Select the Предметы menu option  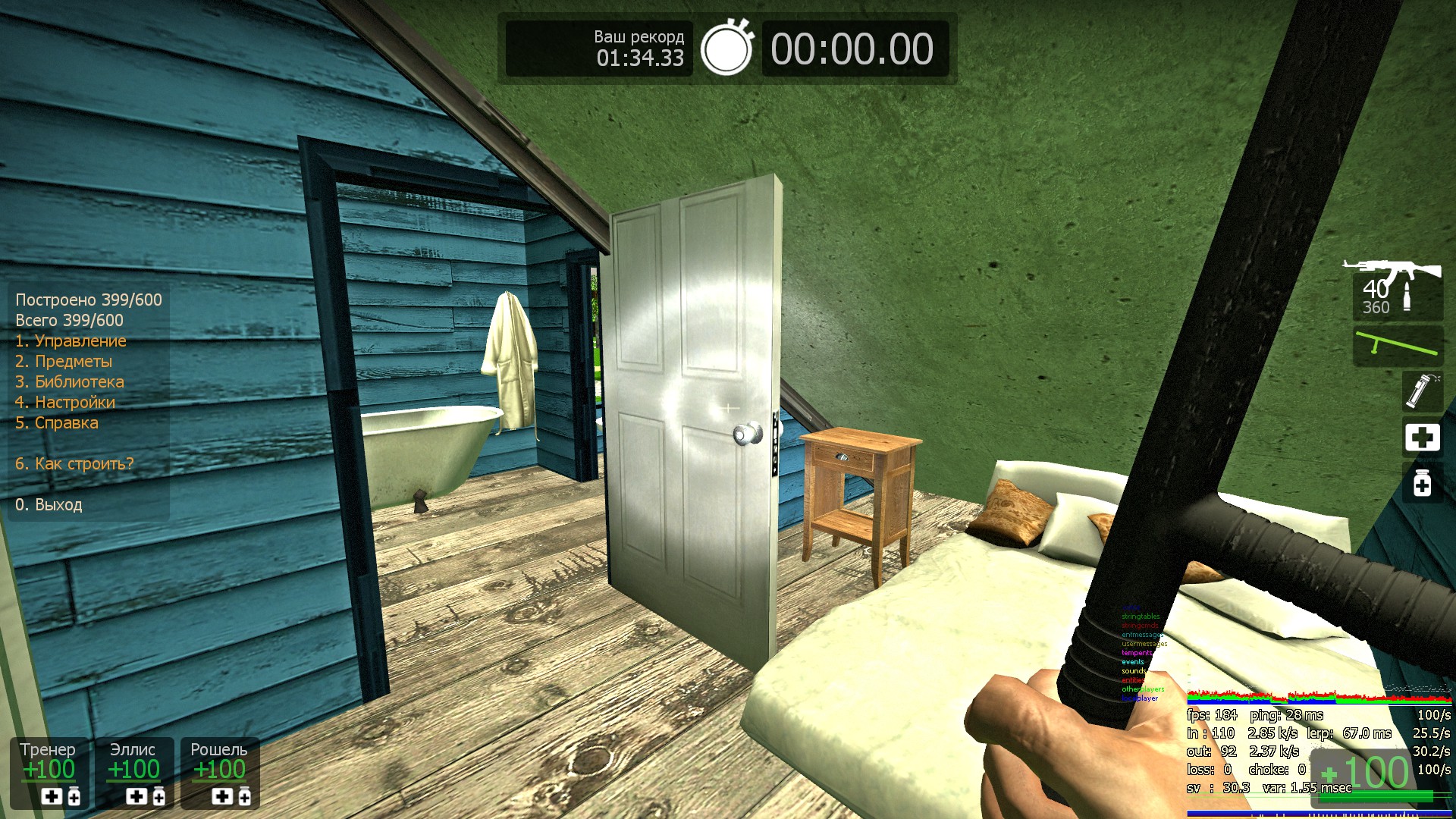click(64, 362)
